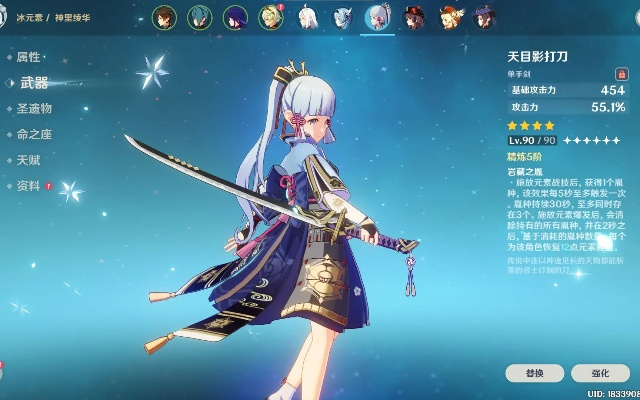Select the highlighted Kamisato Ayaka portrait
640x400 pixels.
(377, 16)
